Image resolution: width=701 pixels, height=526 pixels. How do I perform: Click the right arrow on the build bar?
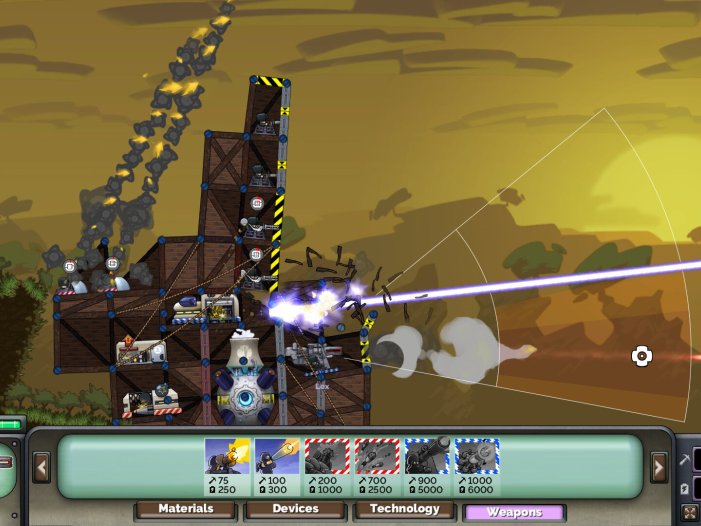click(x=659, y=466)
